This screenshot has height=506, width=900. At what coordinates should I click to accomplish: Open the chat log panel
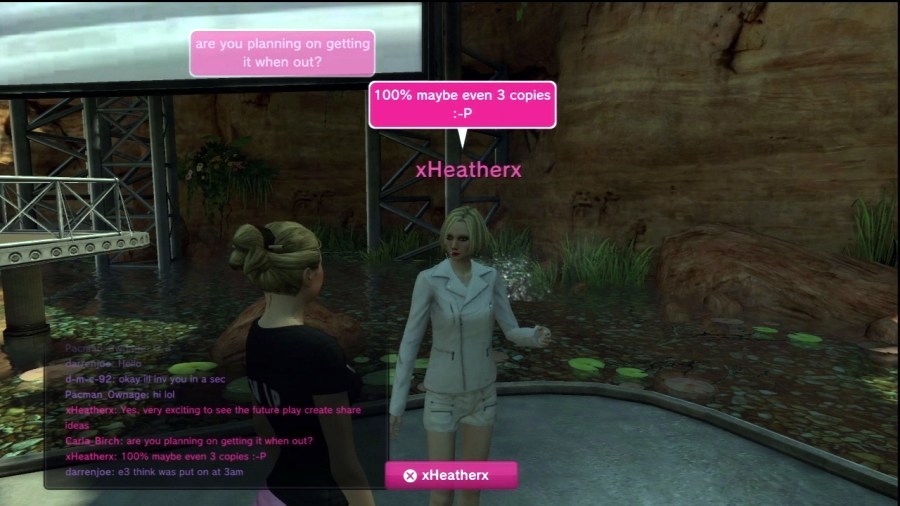[214, 412]
